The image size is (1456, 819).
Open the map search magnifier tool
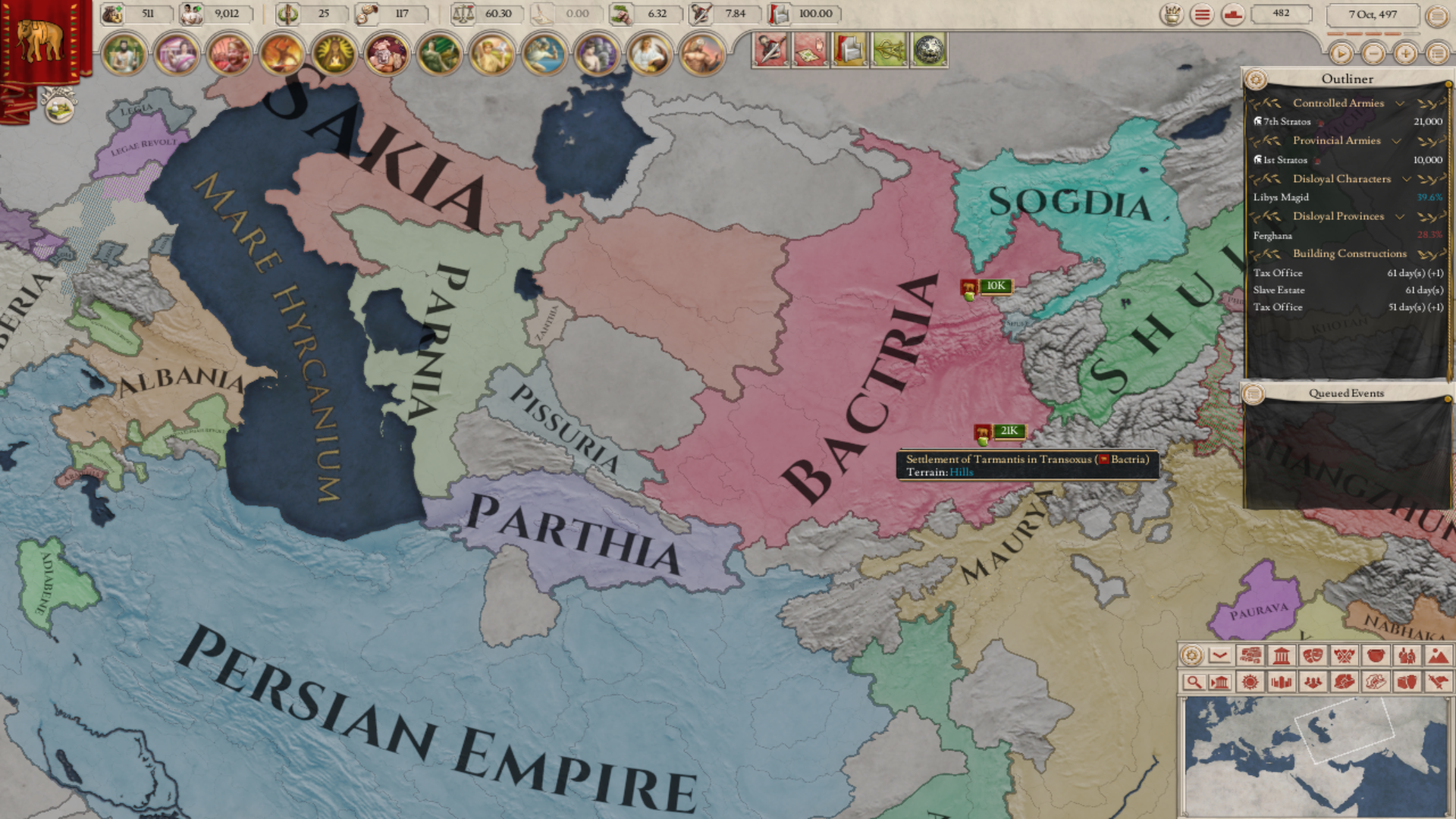[1195, 682]
